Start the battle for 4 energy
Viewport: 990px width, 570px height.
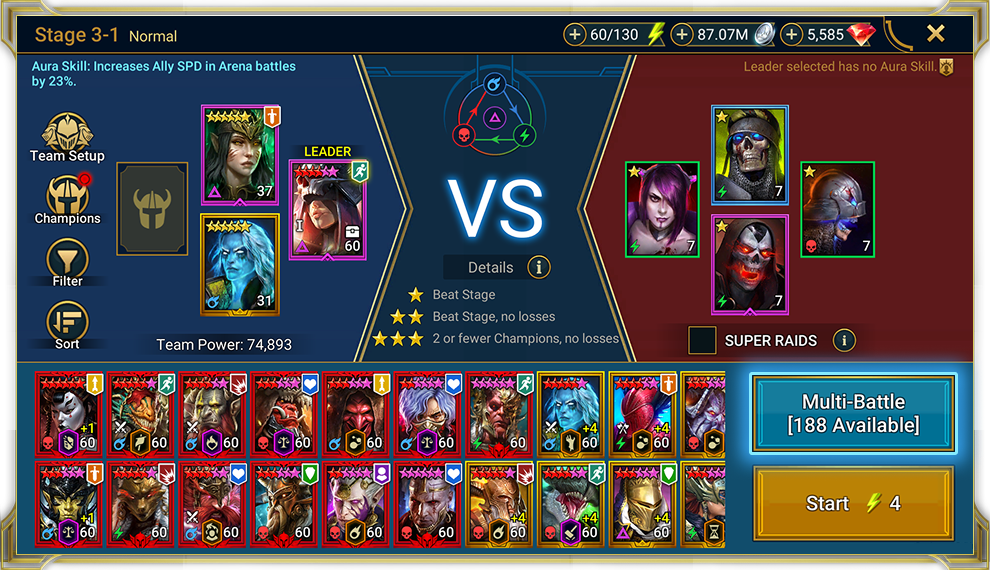(853, 503)
